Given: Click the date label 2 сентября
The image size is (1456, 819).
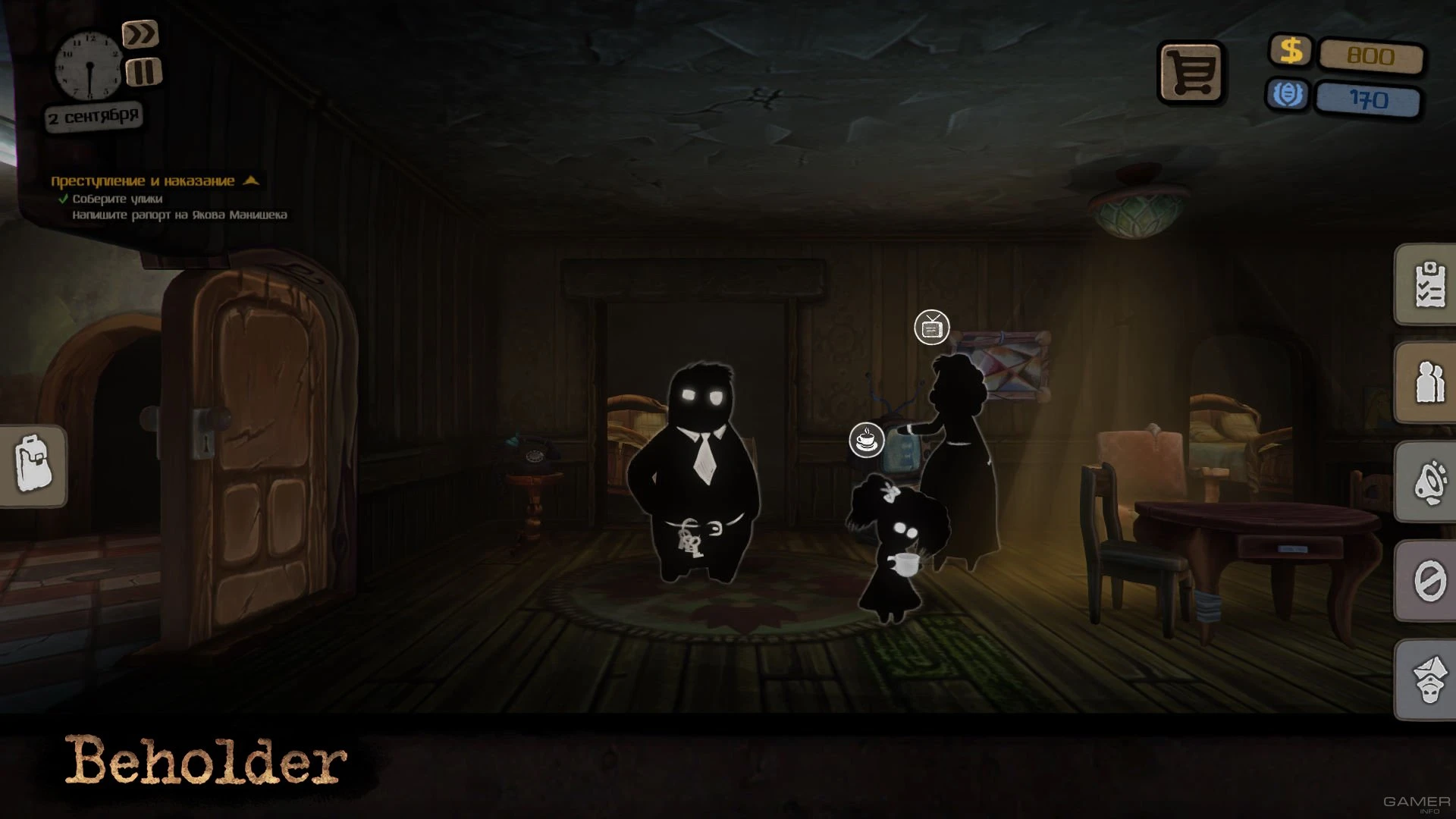Looking at the screenshot, I should pyautogui.click(x=94, y=115).
